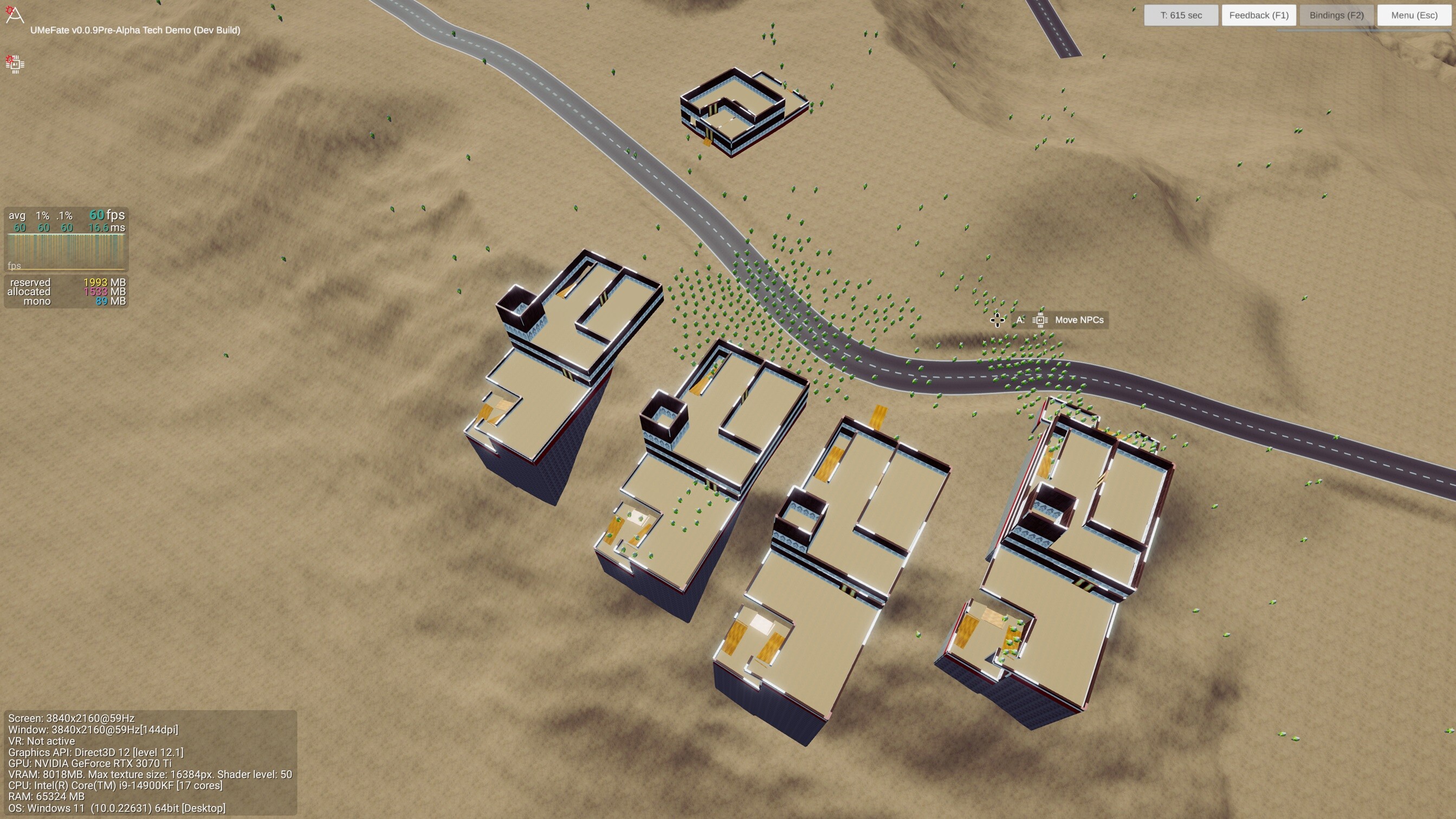This screenshot has height=819, width=1456.
Task: Click the allocated 1533 MB memory row
Action: click(62, 292)
